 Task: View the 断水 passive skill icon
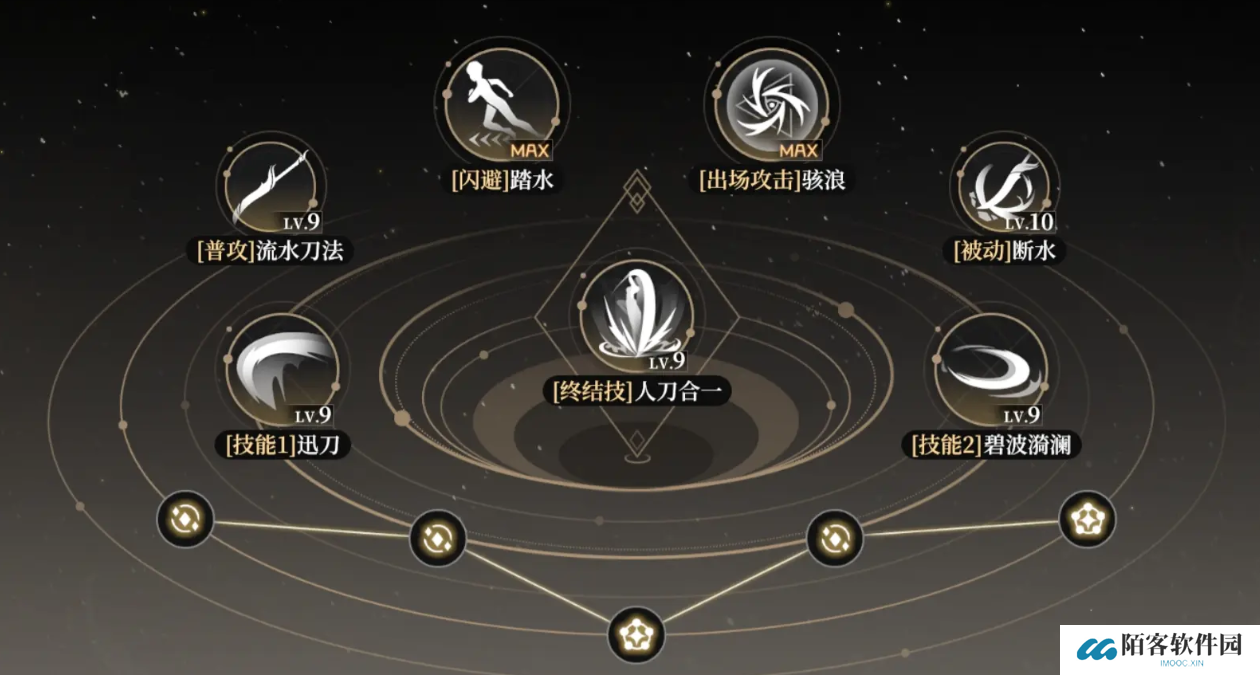pos(1003,188)
